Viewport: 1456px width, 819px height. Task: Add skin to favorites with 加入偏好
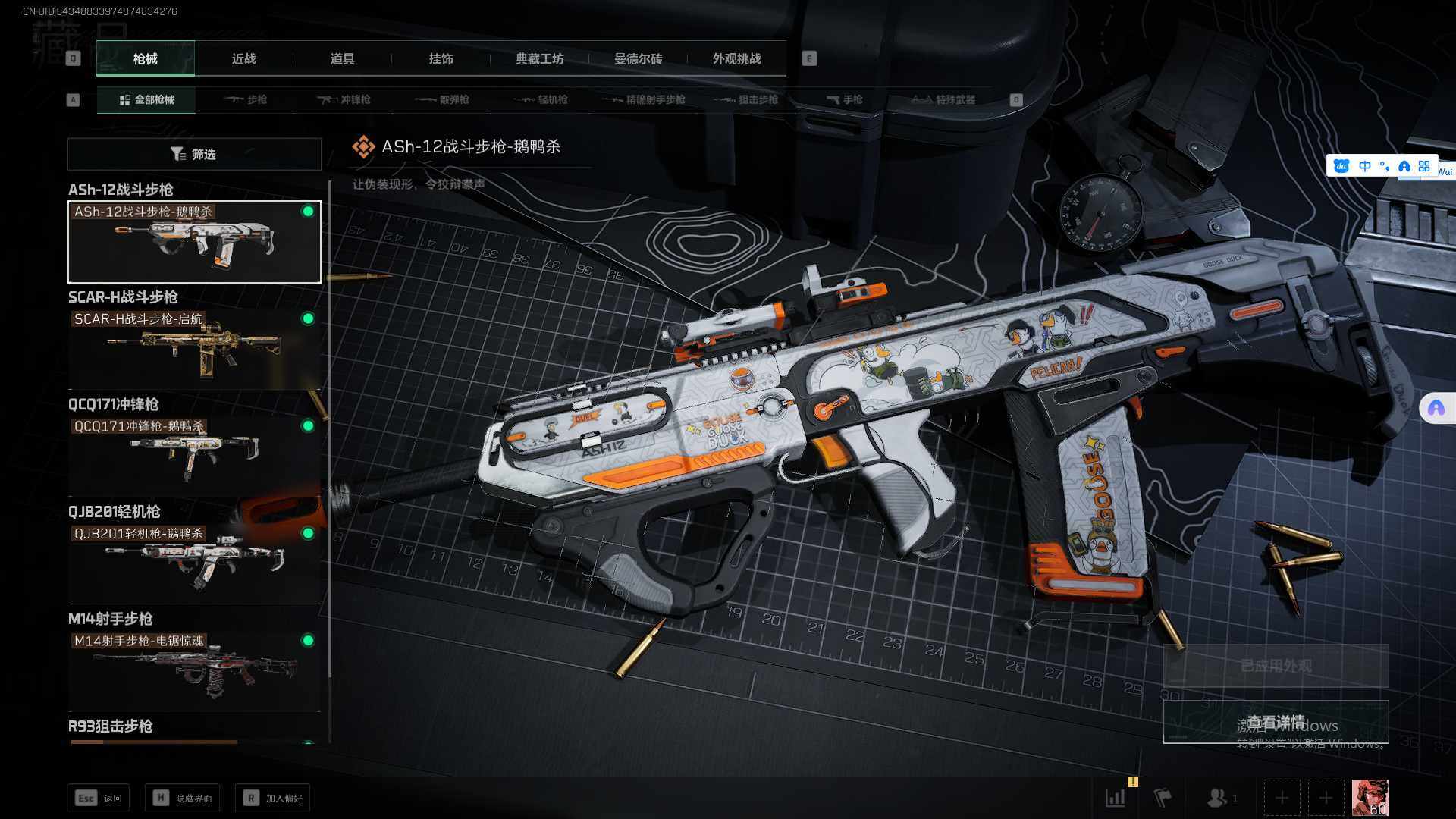[x=273, y=798]
